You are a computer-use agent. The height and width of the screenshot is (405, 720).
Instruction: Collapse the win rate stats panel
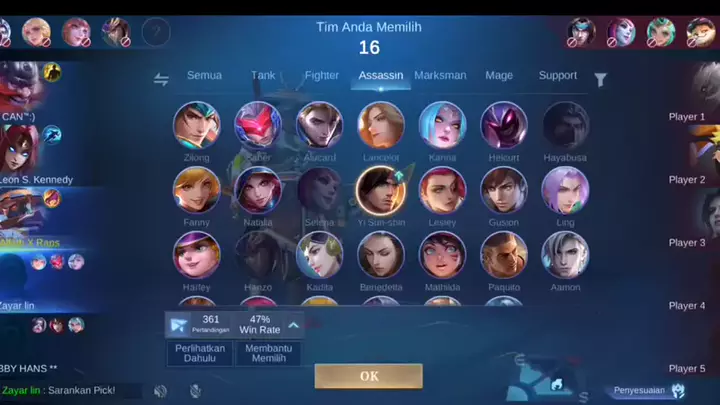tap(294, 324)
